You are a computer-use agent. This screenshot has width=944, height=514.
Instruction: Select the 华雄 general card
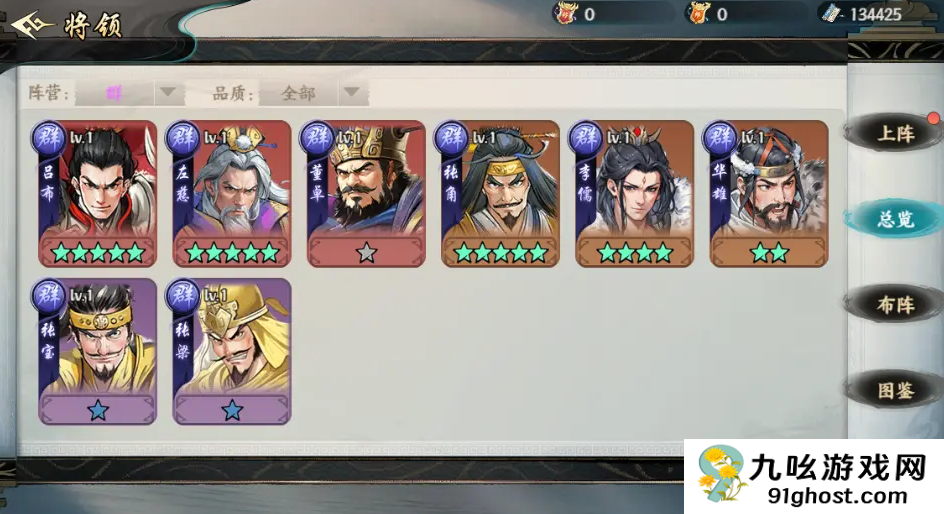[769, 193]
